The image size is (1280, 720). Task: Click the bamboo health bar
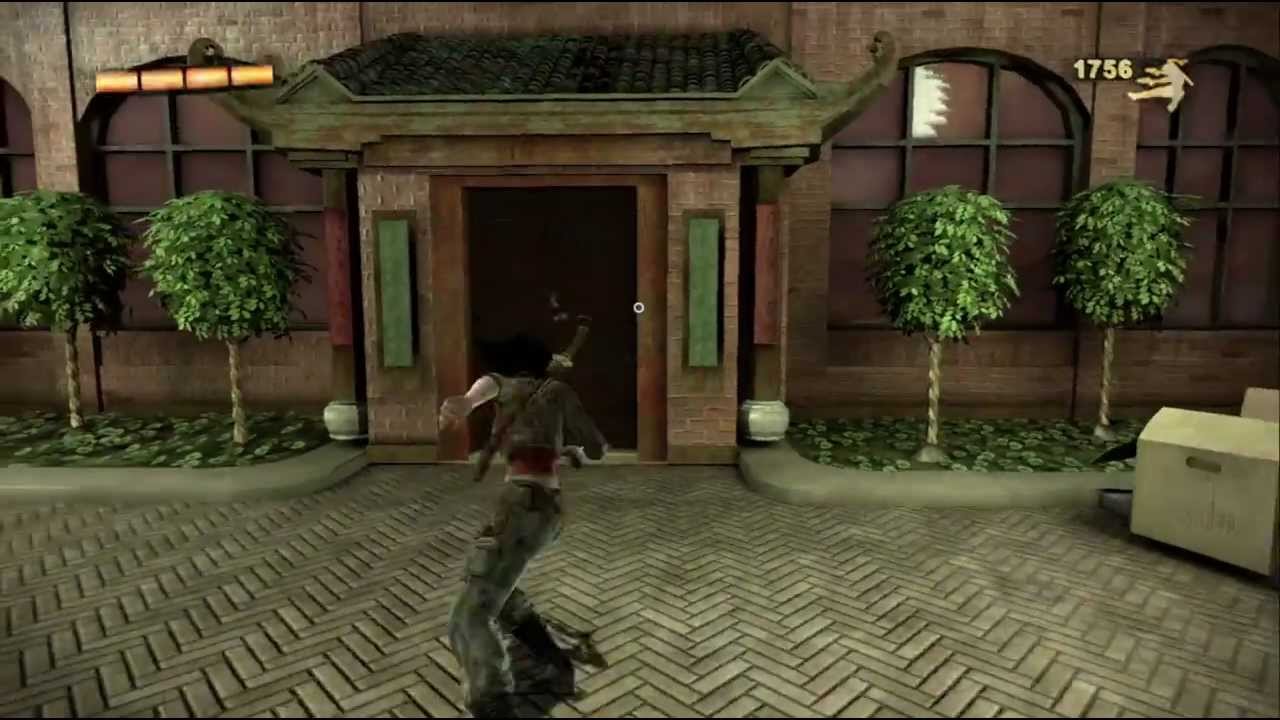point(185,82)
